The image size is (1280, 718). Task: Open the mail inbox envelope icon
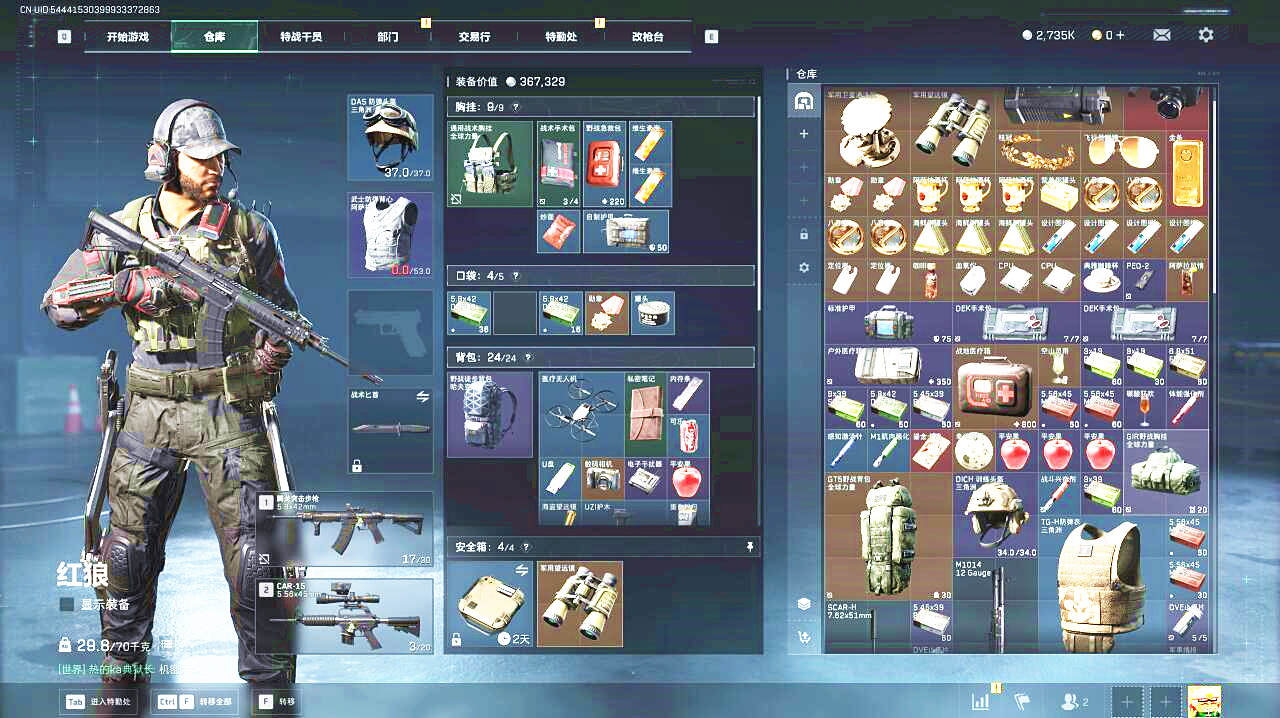(1161, 35)
